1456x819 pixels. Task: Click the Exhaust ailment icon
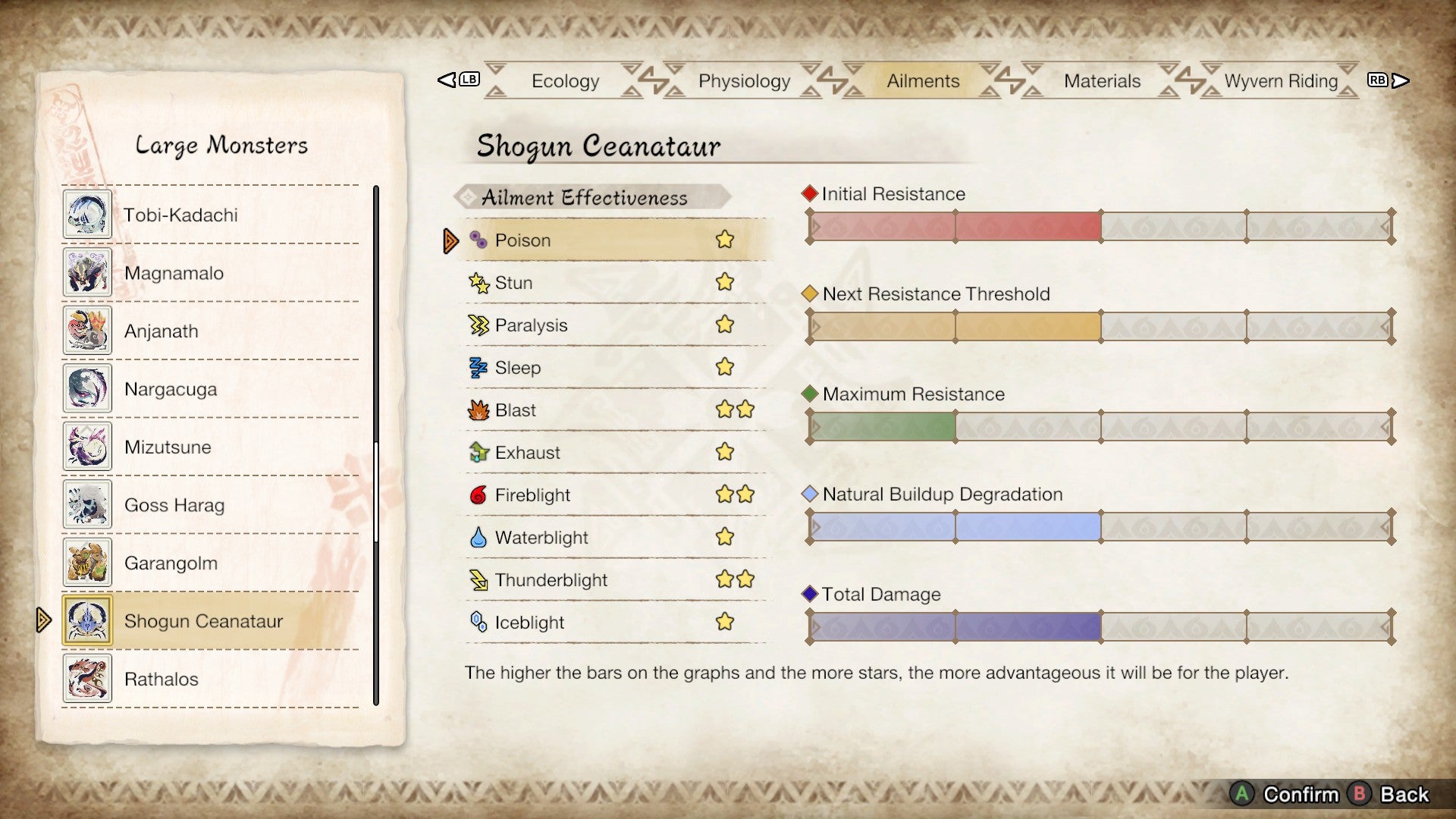(475, 452)
